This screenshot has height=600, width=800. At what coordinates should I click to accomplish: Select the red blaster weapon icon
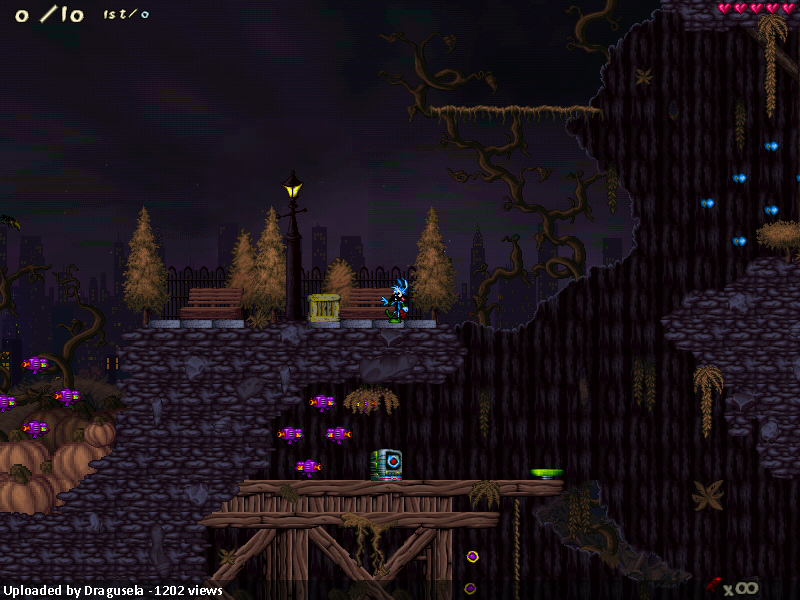pyautogui.click(x=713, y=584)
